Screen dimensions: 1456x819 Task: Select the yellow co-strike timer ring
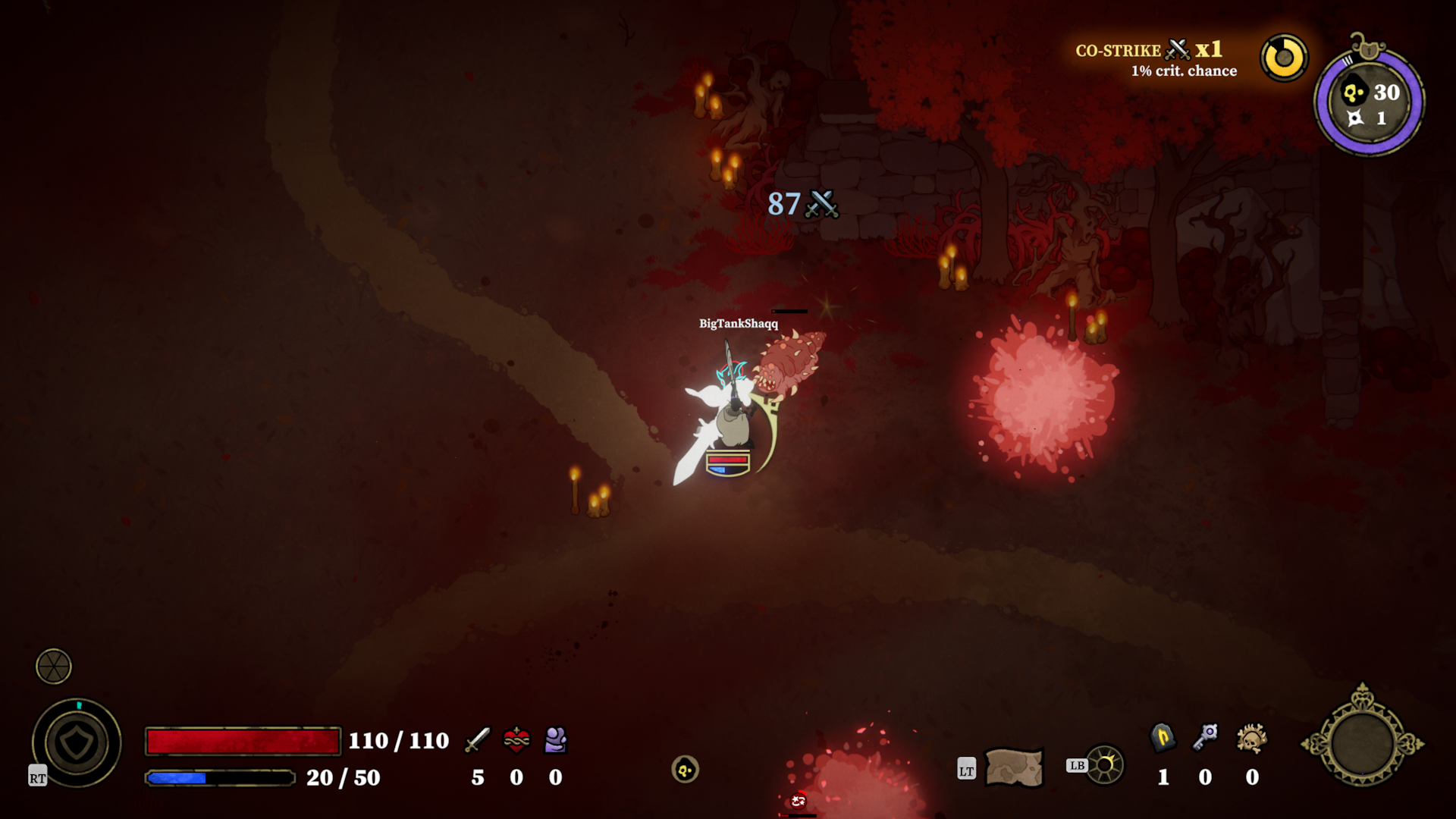[x=1284, y=58]
